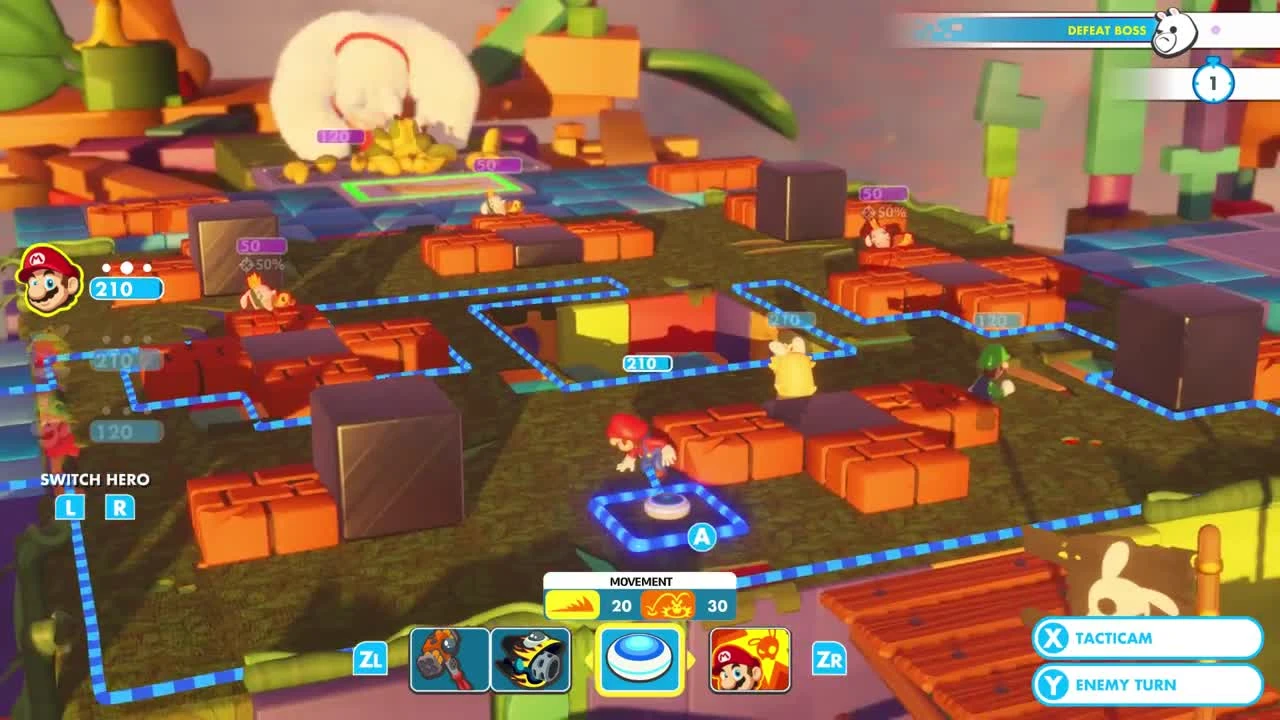Open the Tacticam with the X option
Viewport: 1280px width, 720px height.
coord(1146,638)
